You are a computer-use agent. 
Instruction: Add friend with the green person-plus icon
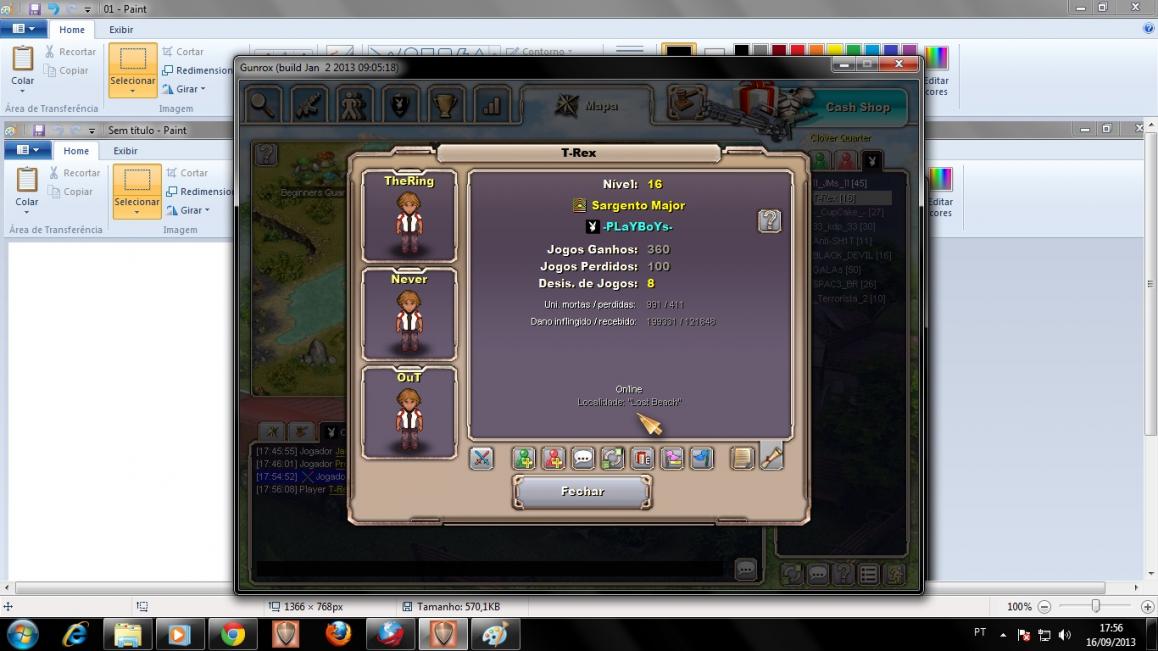point(524,458)
